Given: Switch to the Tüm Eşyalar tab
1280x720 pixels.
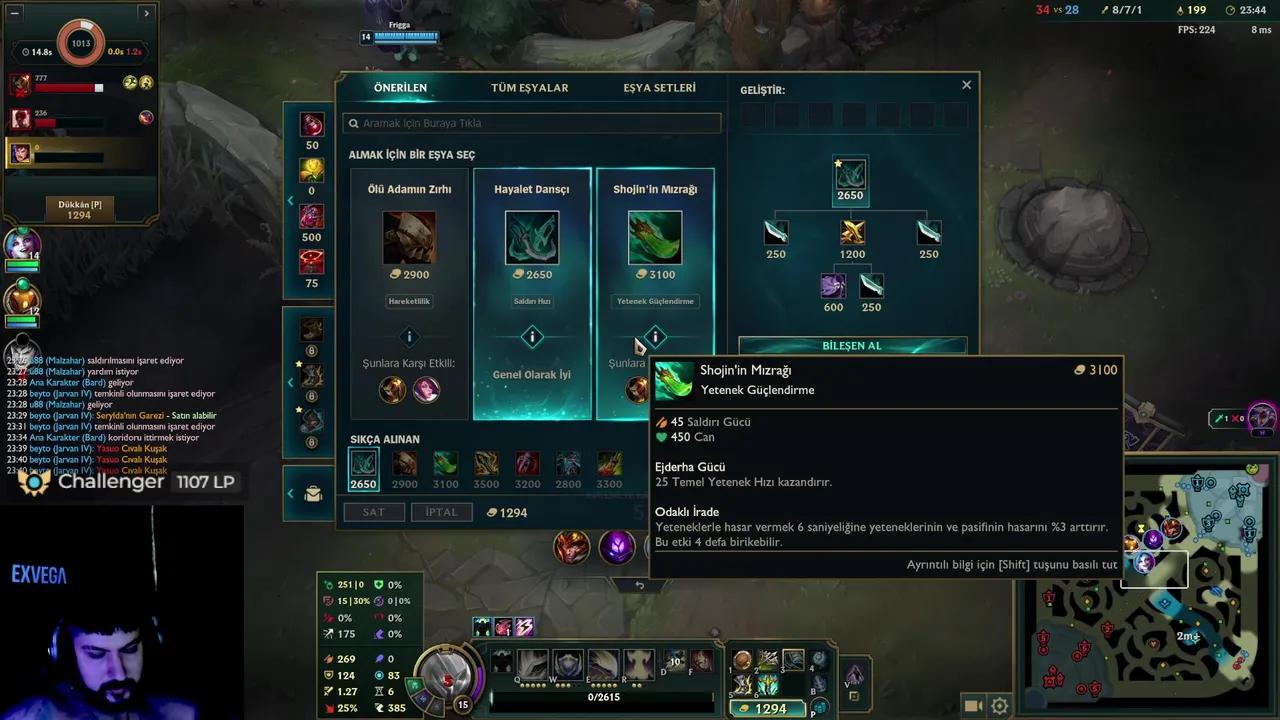Looking at the screenshot, I should pyautogui.click(x=529, y=88).
